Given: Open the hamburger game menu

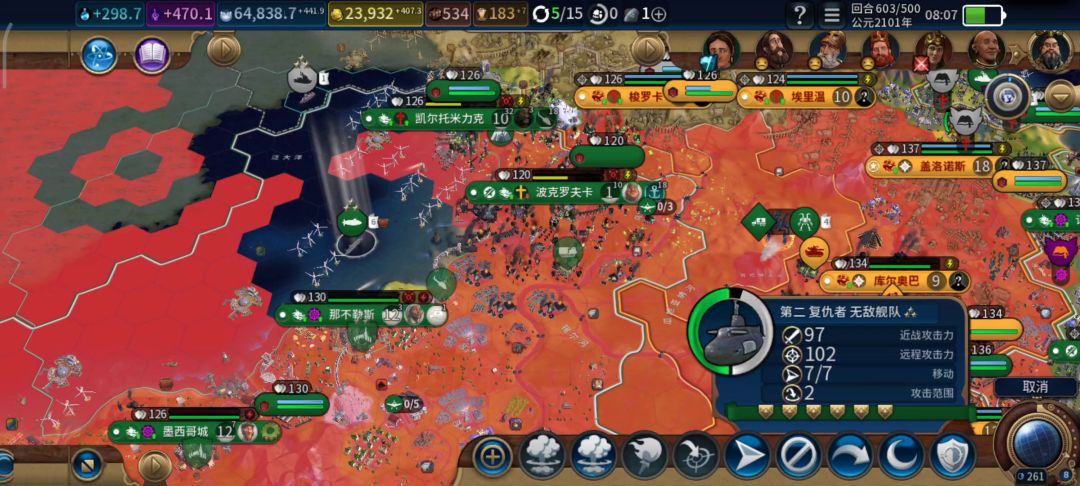Looking at the screenshot, I should coord(831,15).
